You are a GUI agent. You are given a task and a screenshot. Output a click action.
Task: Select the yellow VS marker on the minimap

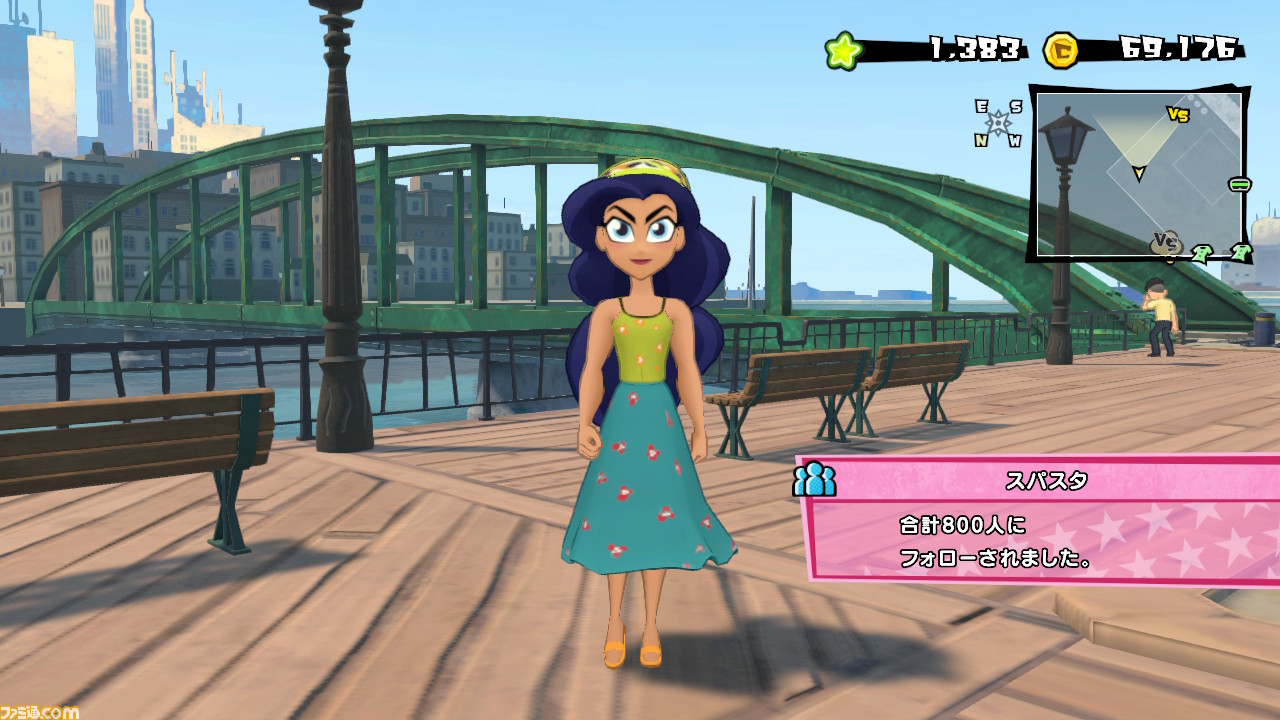coord(1178,115)
